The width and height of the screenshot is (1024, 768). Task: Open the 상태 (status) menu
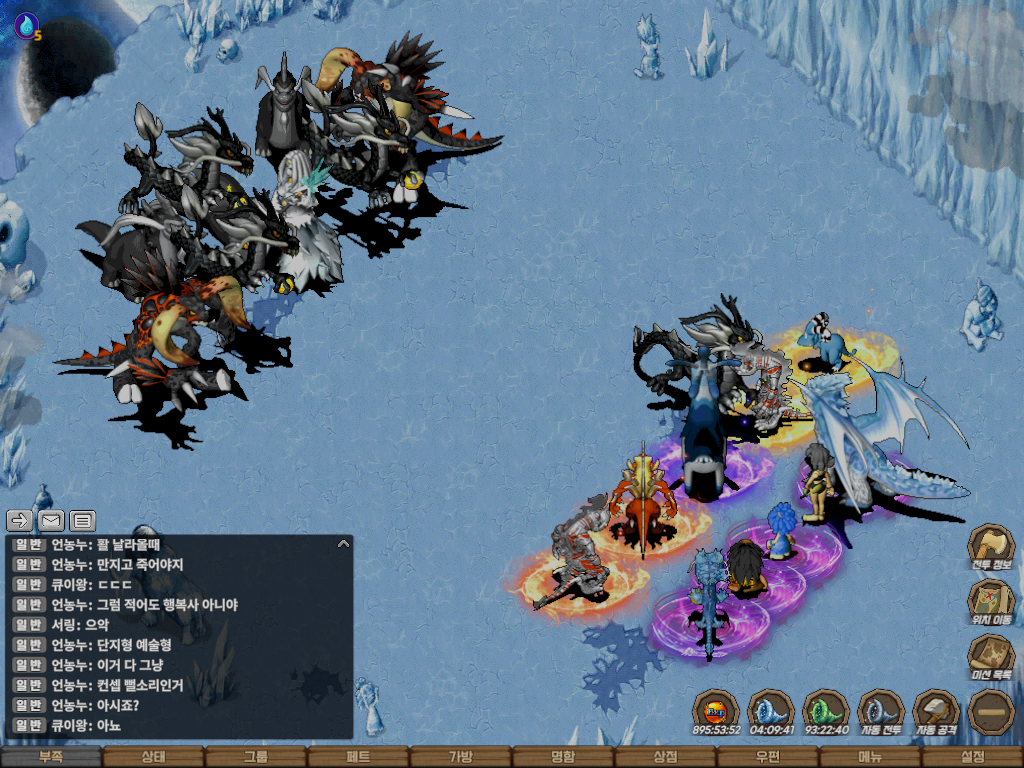pos(153,758)
